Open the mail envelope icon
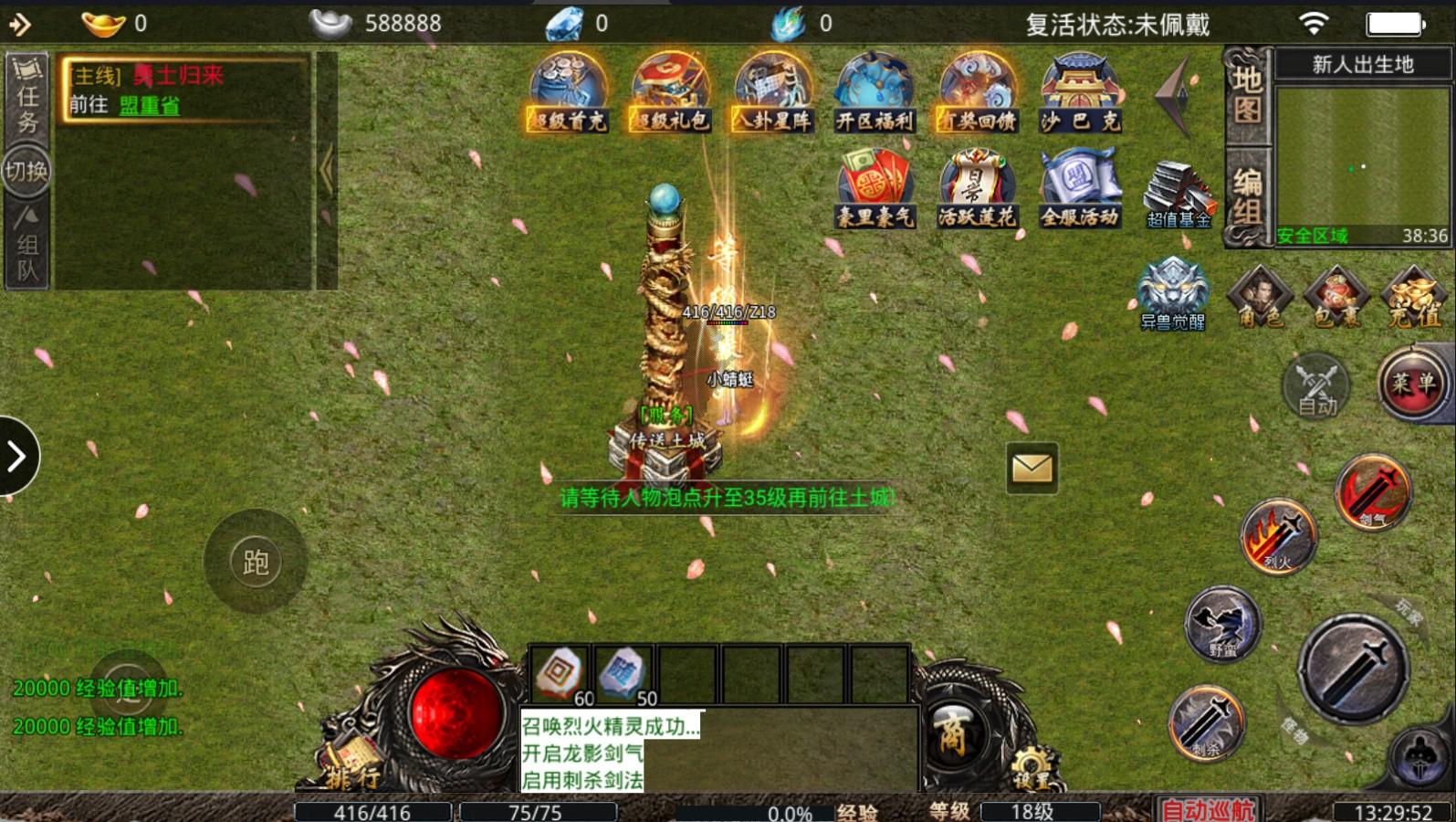The height and width of the screenshot is (822, 1456). (x=1032, y=469)
